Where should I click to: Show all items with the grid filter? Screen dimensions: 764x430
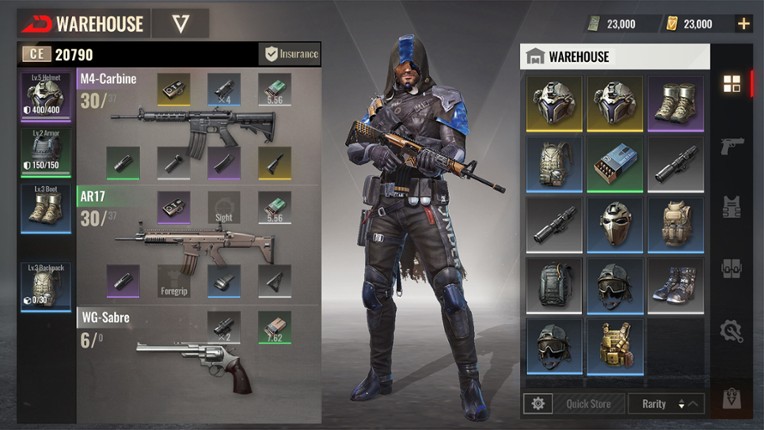[x=731, y=84]
